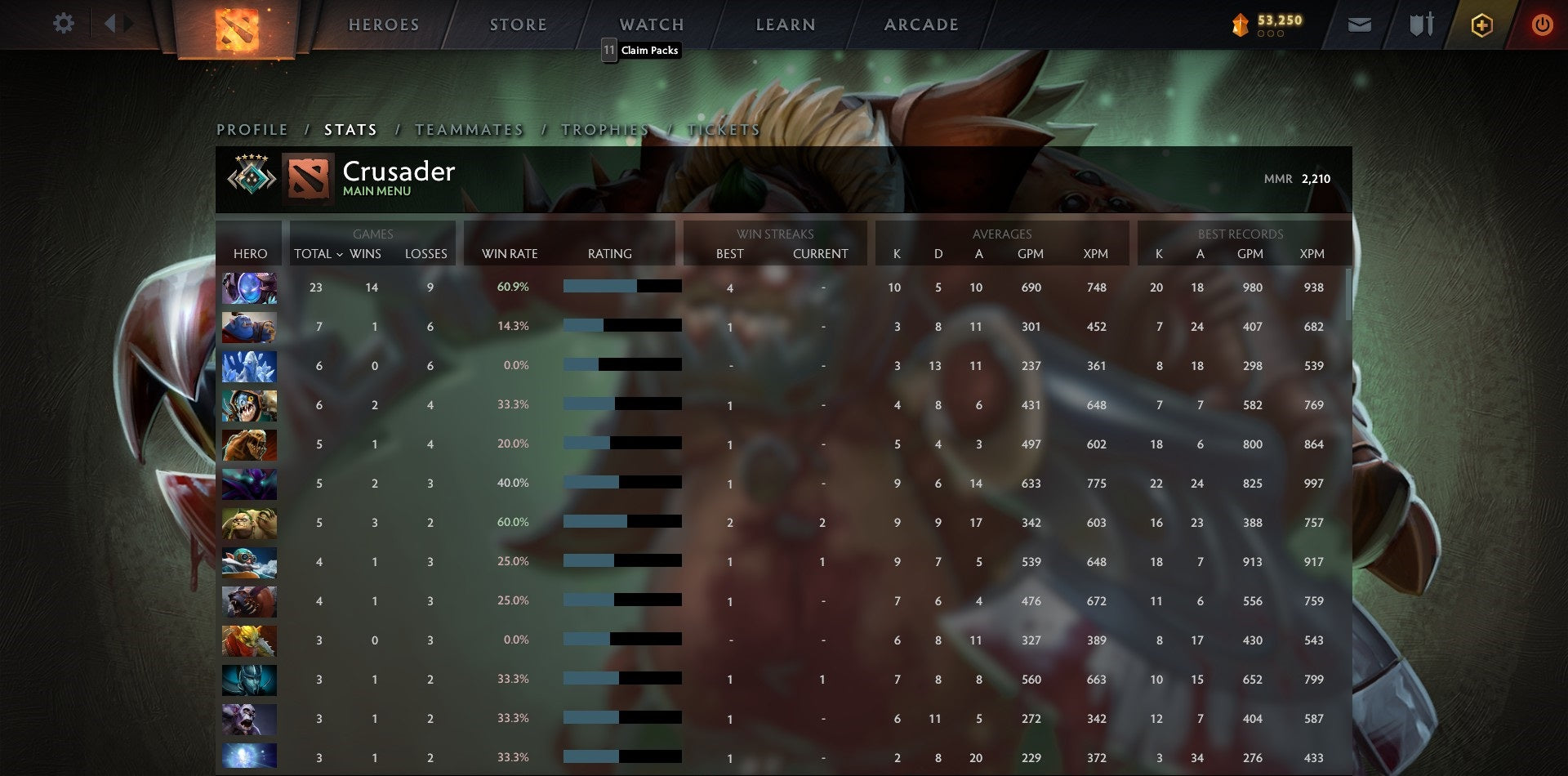View the TROPHIES tab

(604, 129)
